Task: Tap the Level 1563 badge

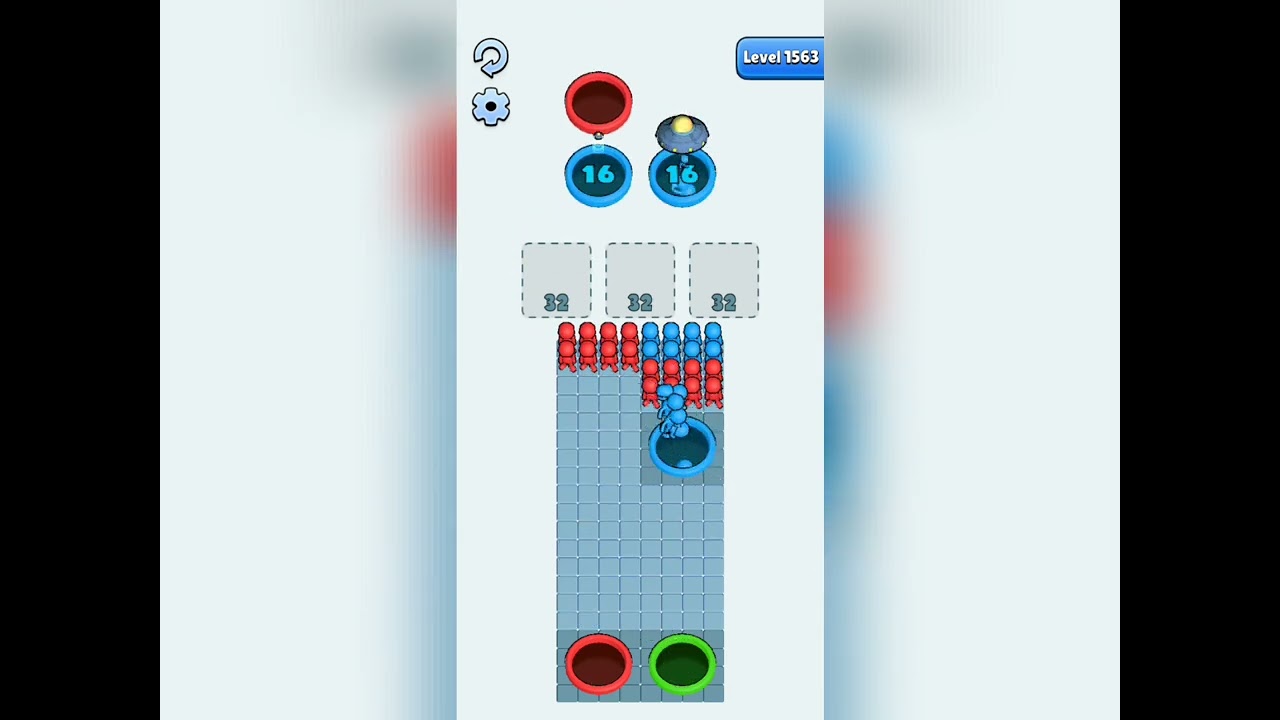Action: pos(780,58)
